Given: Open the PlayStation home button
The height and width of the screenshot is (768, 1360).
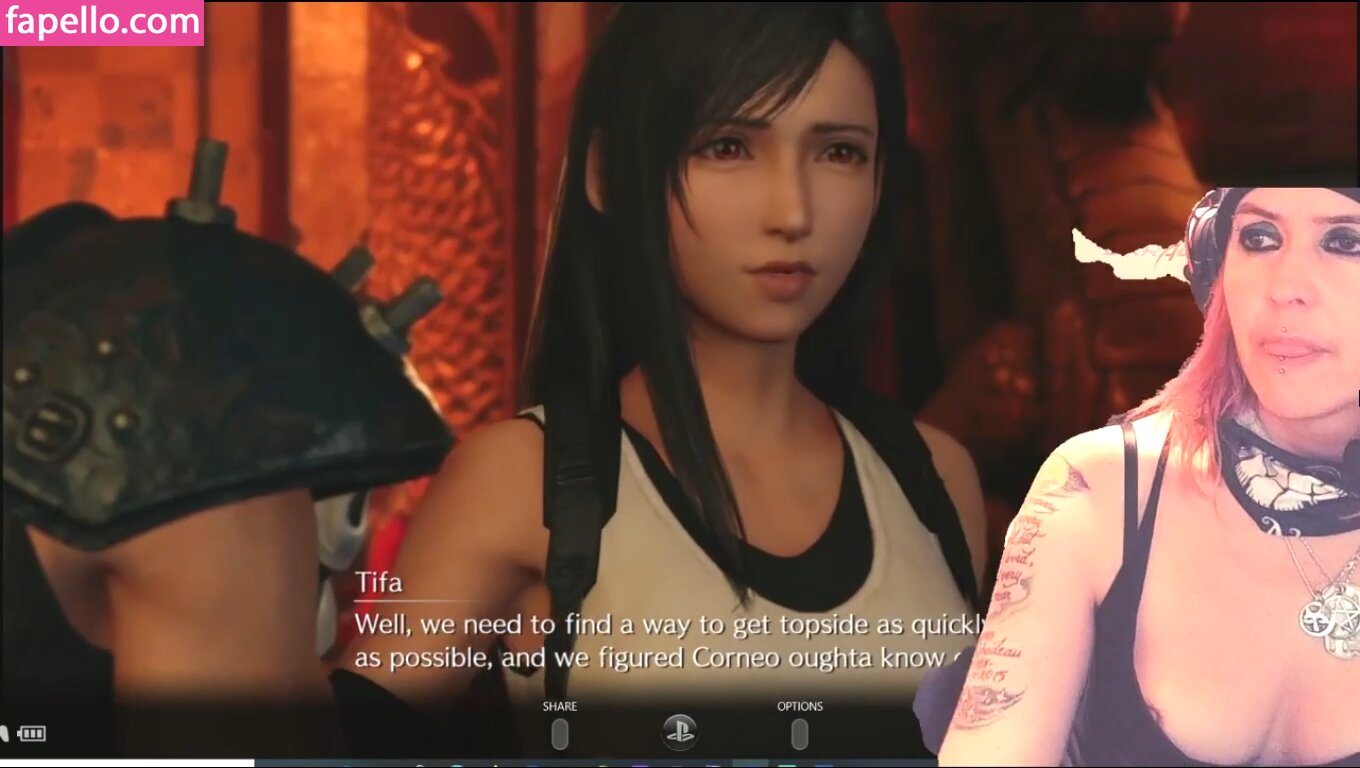Looking at the screenshot, I should 680,732.
